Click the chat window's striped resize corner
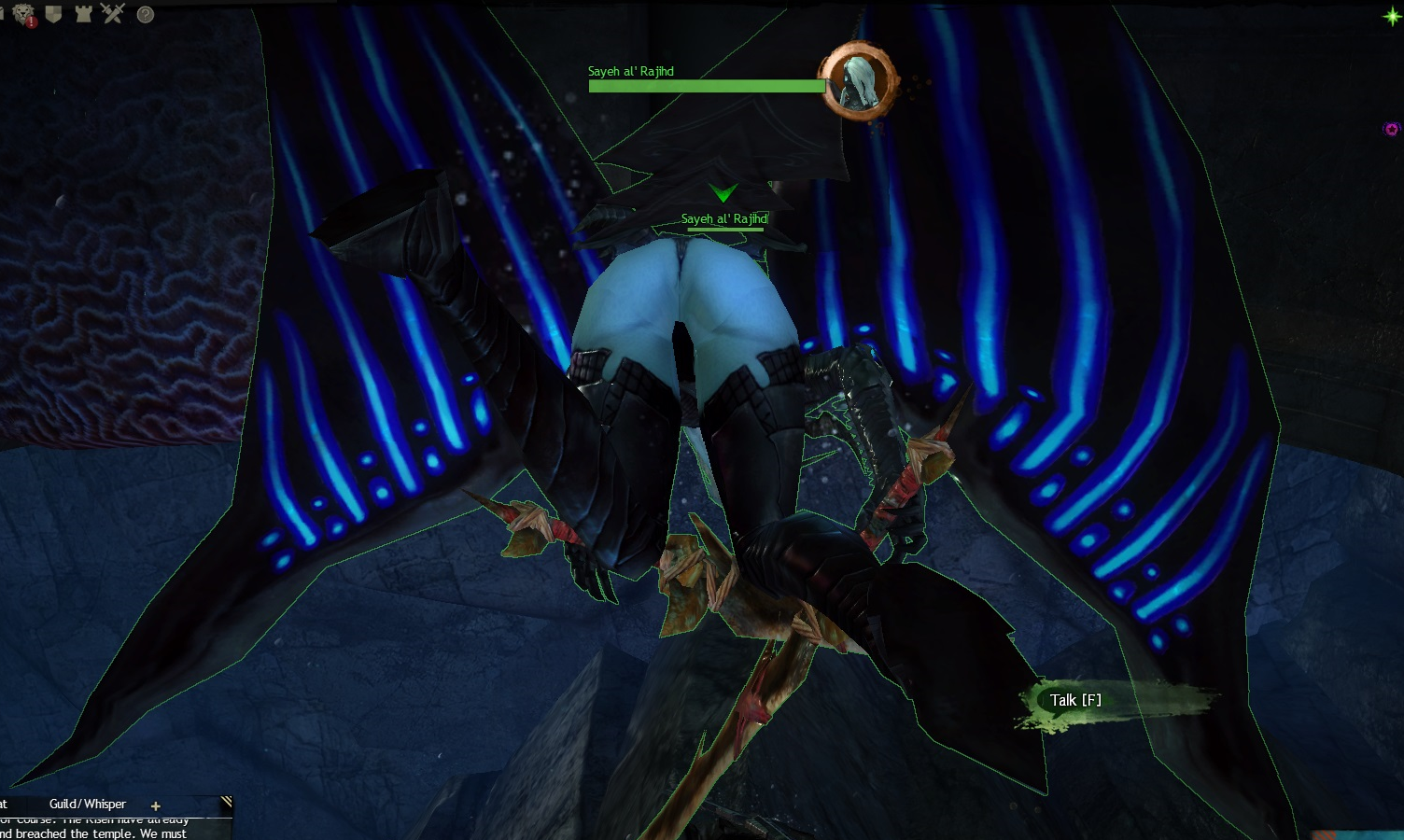The image size is (1404, 840). tap(226, 802)
